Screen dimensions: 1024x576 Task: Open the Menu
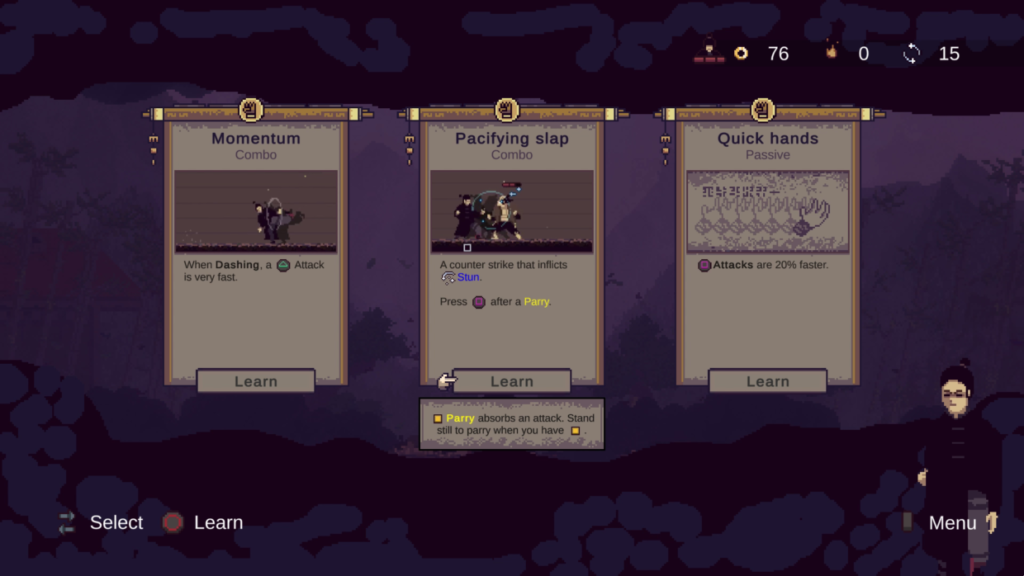point(953,522)
